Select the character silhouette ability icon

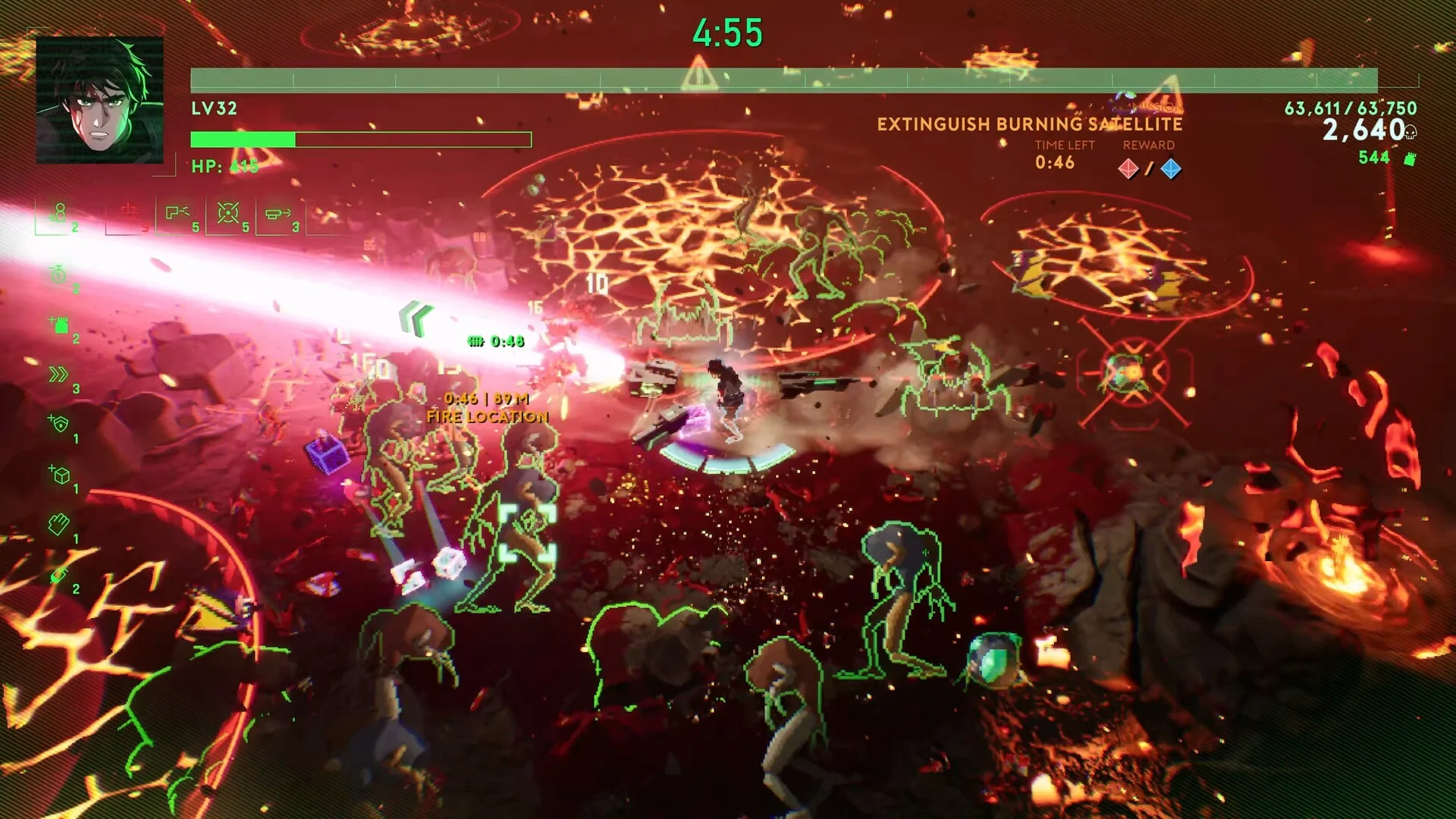coord(59,213)
